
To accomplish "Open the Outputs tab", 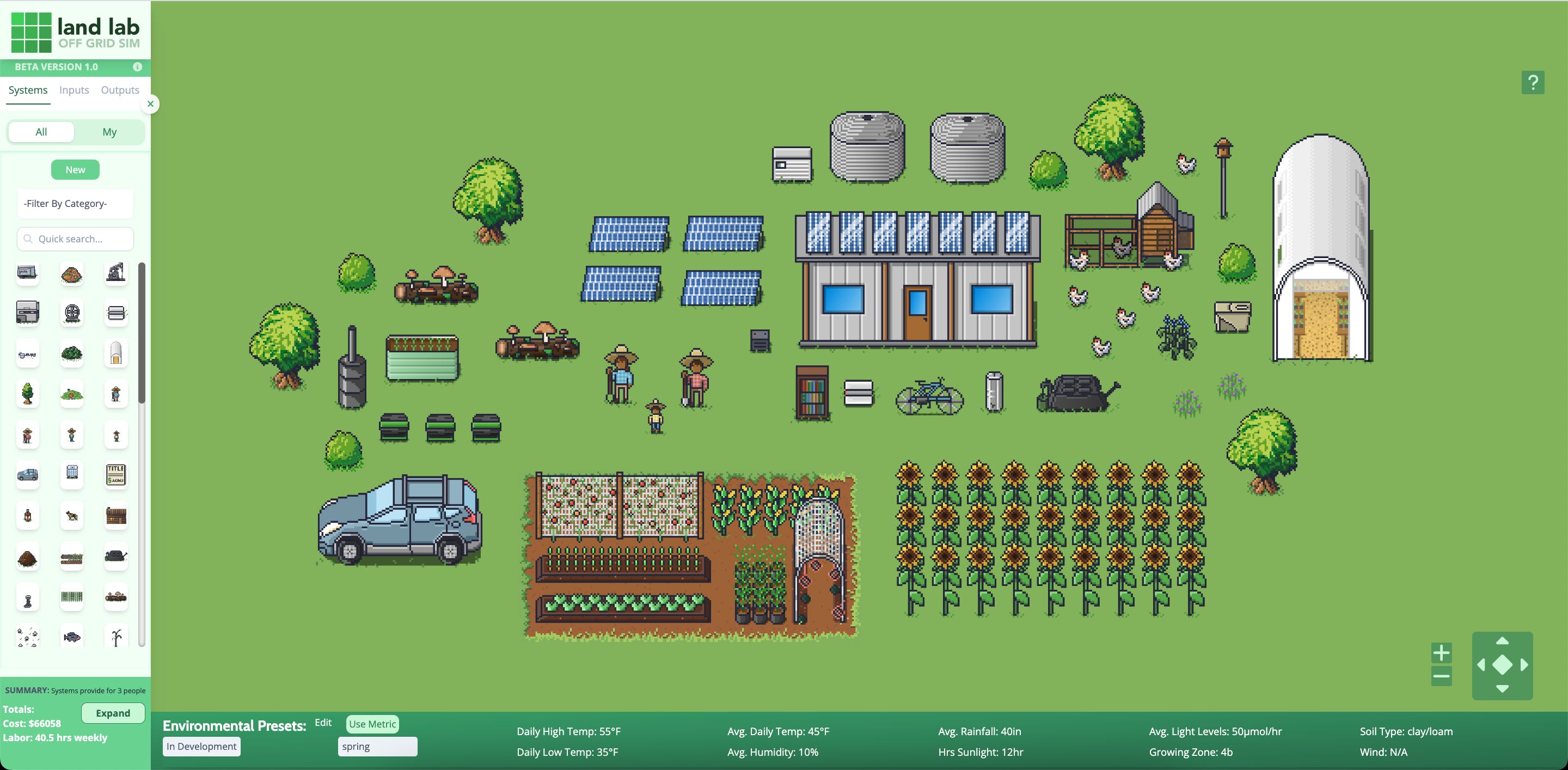I will (x=119, y=89).
